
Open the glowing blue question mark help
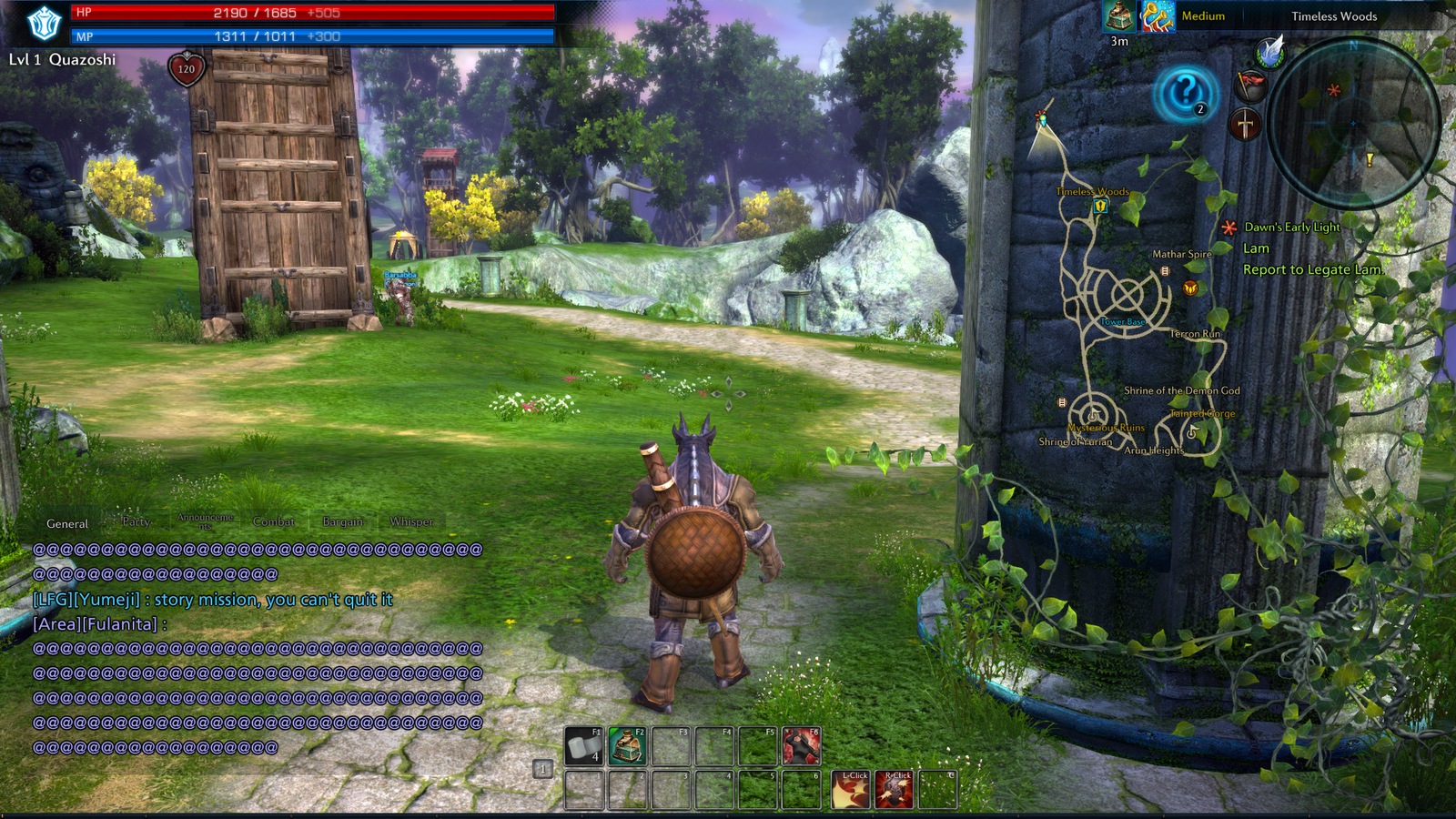[x=1185, y=92]
